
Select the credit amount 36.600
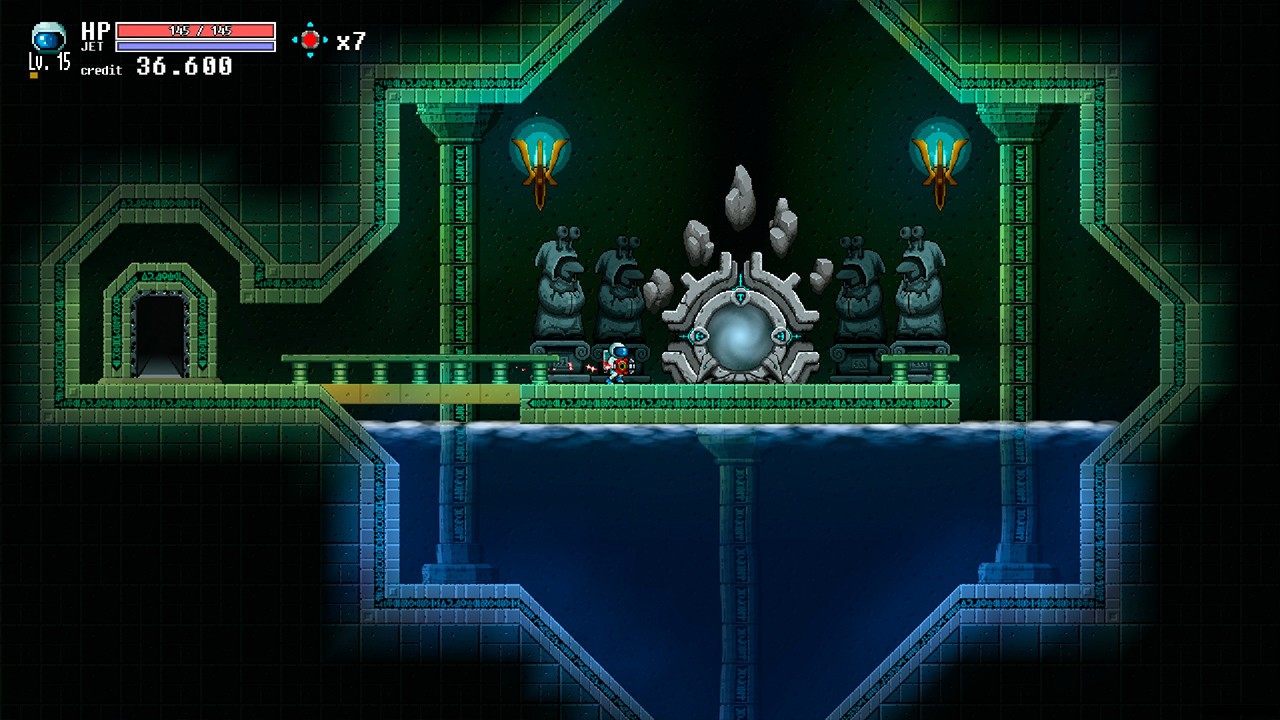[183, 66]
